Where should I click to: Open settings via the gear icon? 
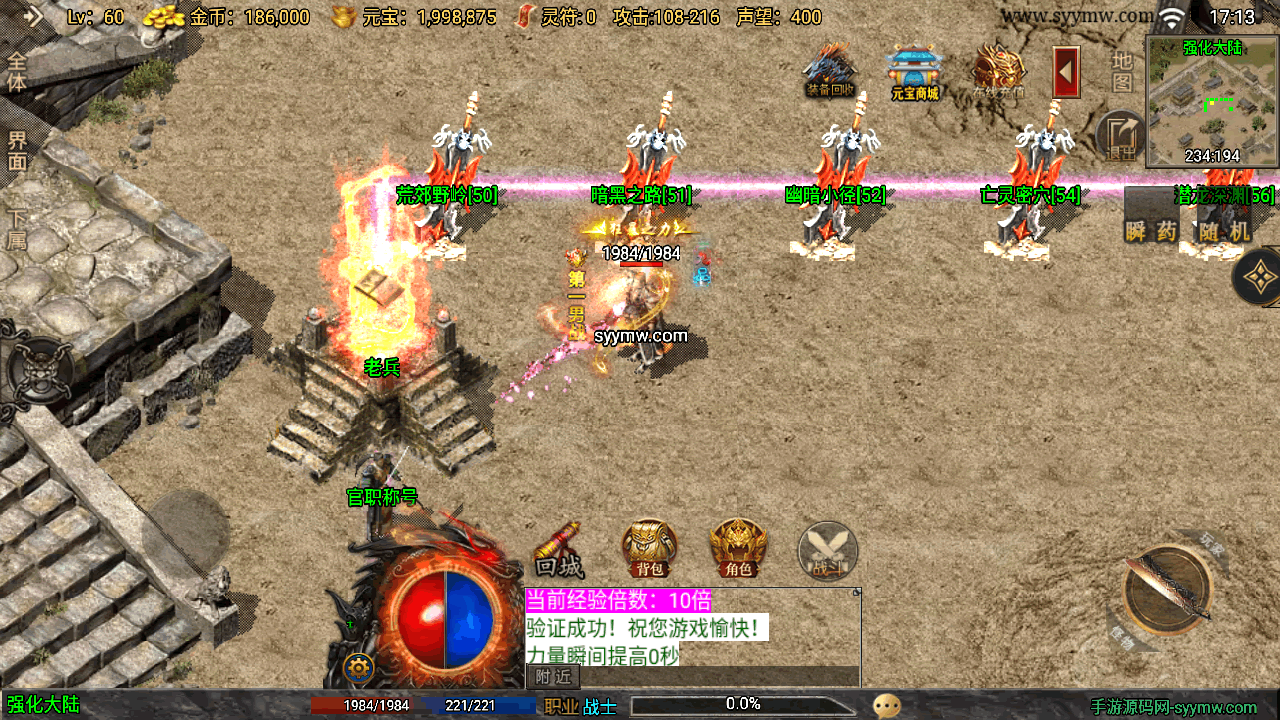358,667
